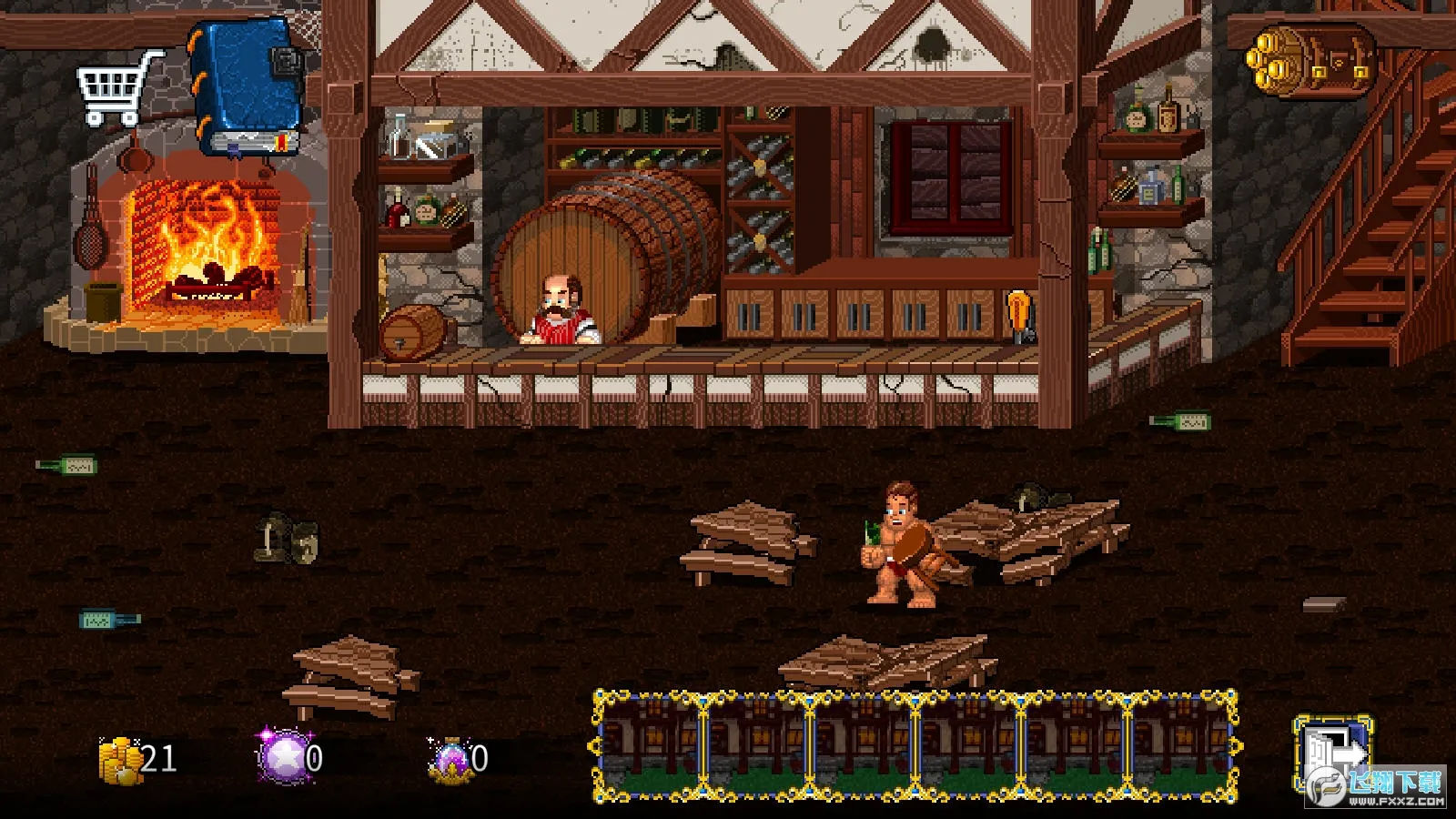1456x819 pixels.
Task: Leave the tavern via exit door icon
Action: tap(1333, 753)
